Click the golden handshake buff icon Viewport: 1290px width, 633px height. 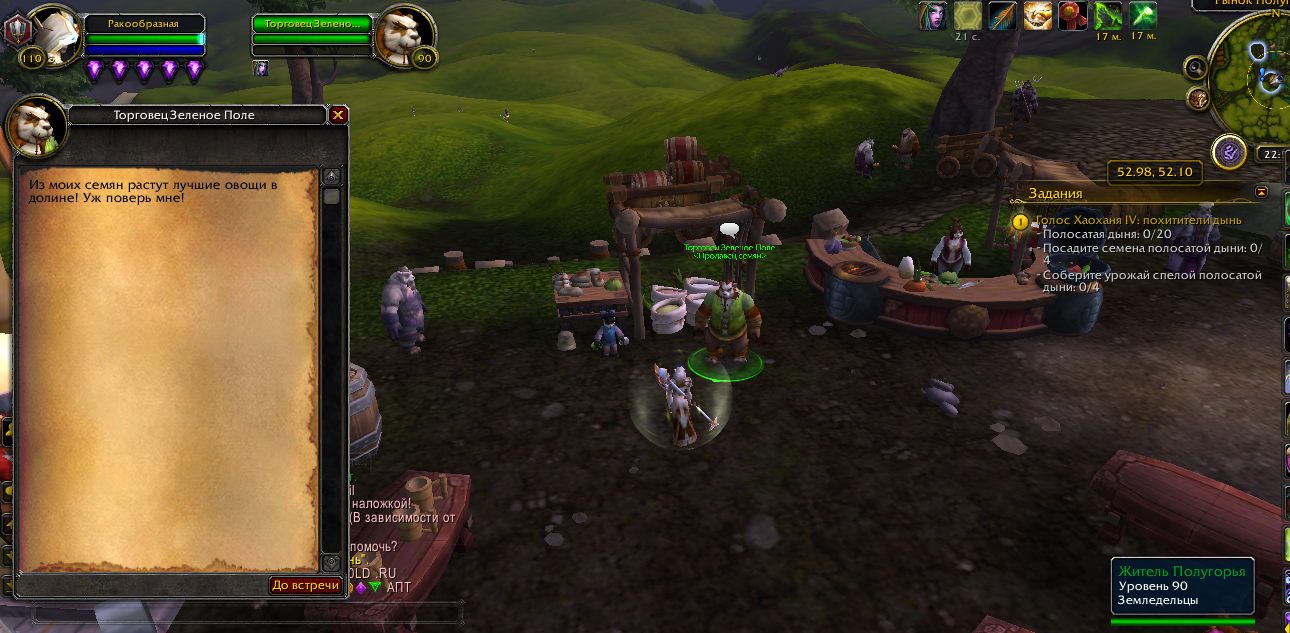[1037, 16]
